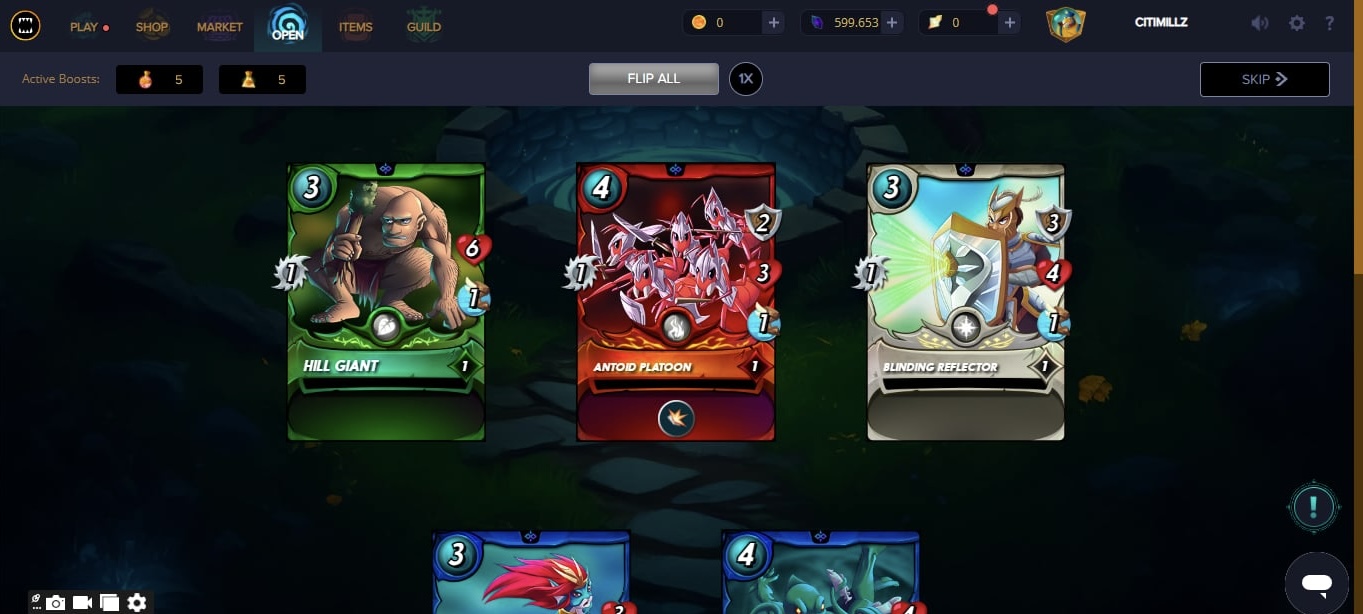Open the Guild page
The width and height of the screenshot is (1363, 614).
pyautogui.click(x=423, y=26)
